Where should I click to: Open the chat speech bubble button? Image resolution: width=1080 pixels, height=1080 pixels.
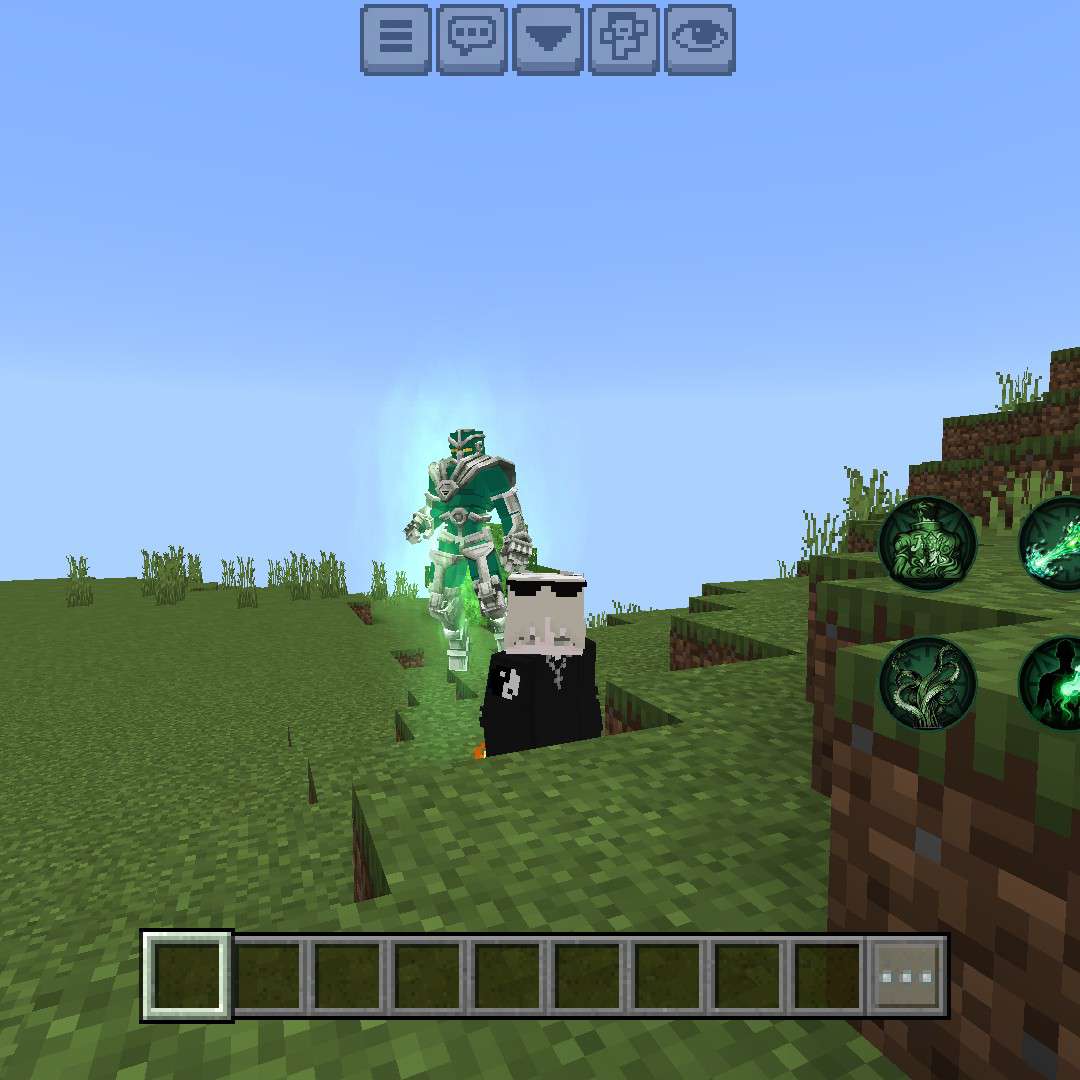[472, 39]
